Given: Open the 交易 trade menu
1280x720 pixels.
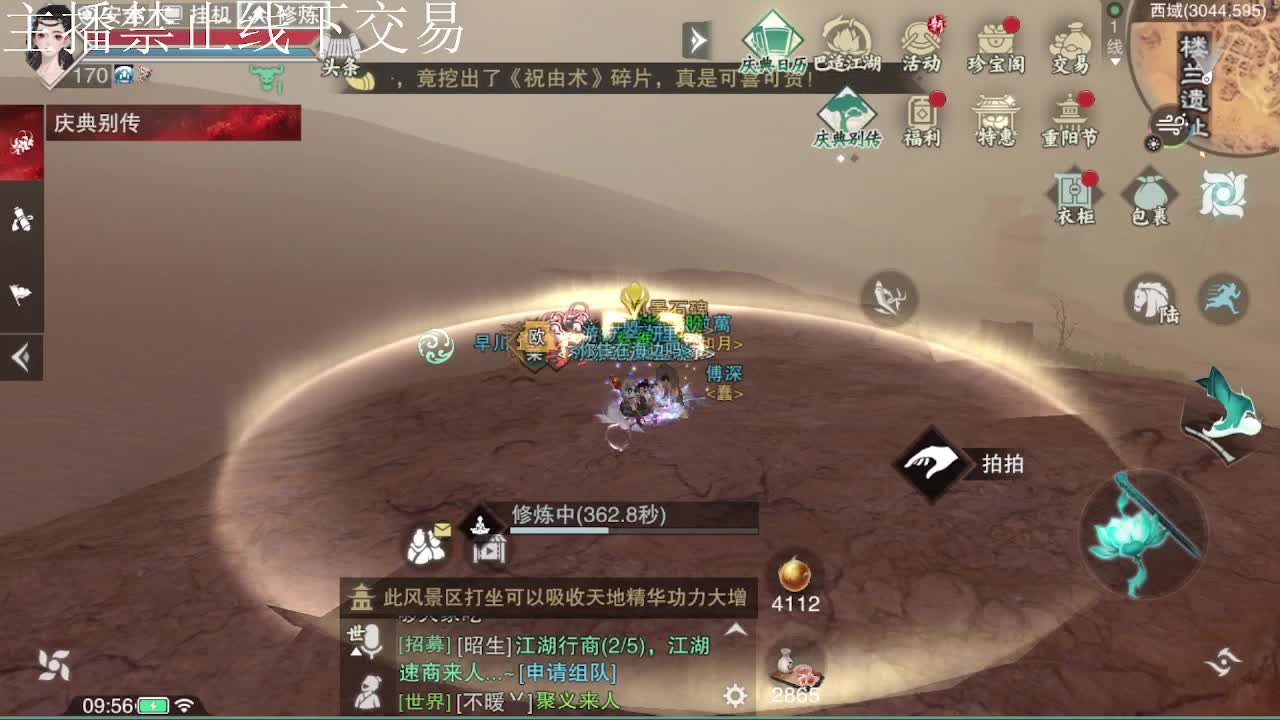Looking at the screenshot, I should tap(1072, 40).
